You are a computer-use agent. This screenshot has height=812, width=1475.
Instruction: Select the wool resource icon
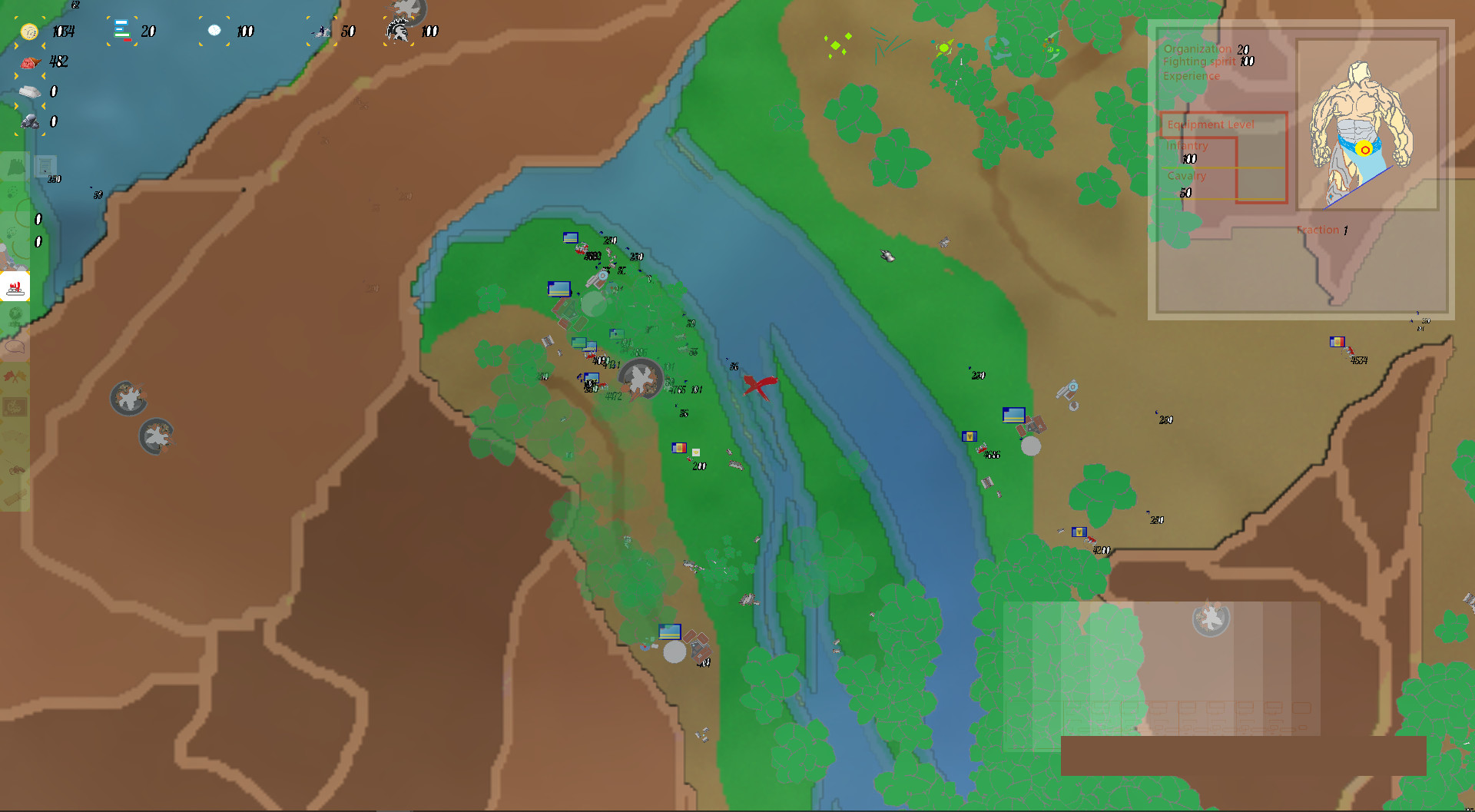pyautogui.click(x=29, y=91)
